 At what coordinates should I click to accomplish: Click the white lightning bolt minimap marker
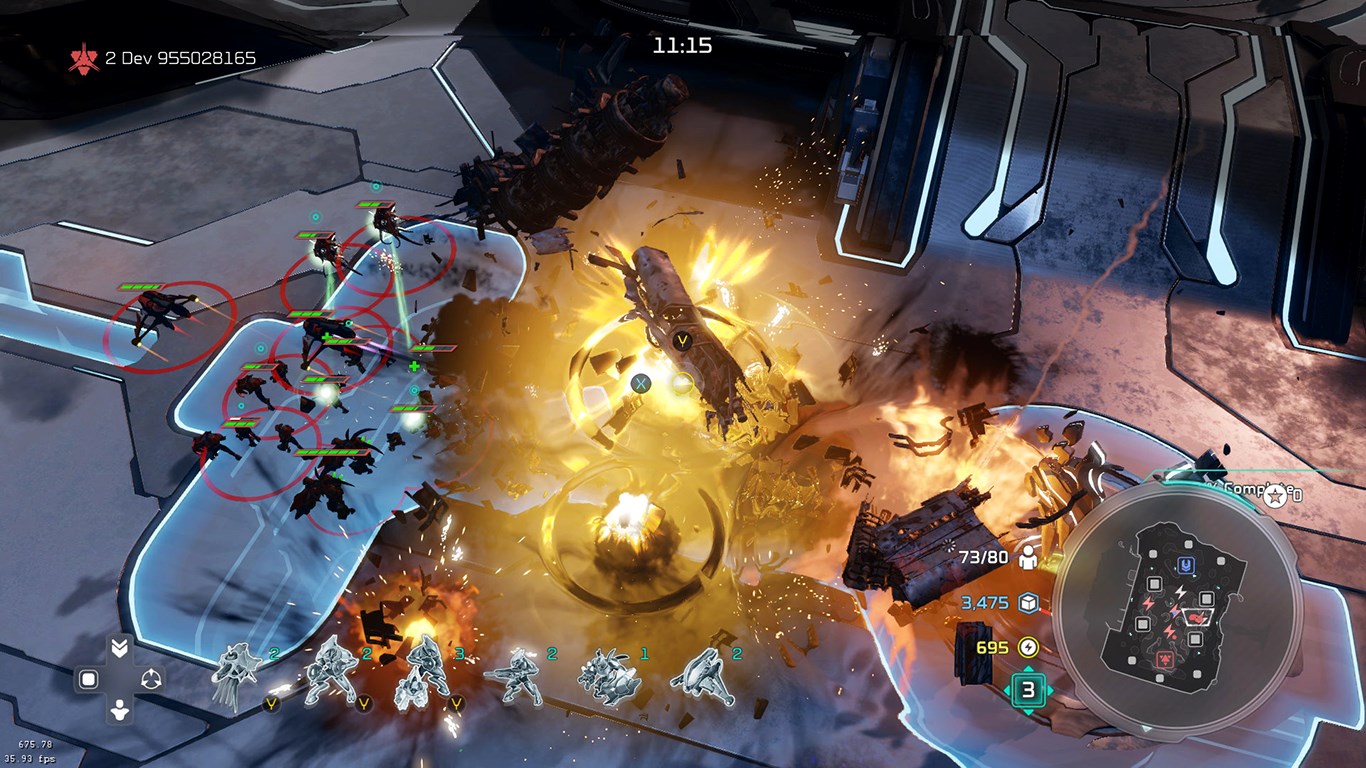pos(1180,592)
